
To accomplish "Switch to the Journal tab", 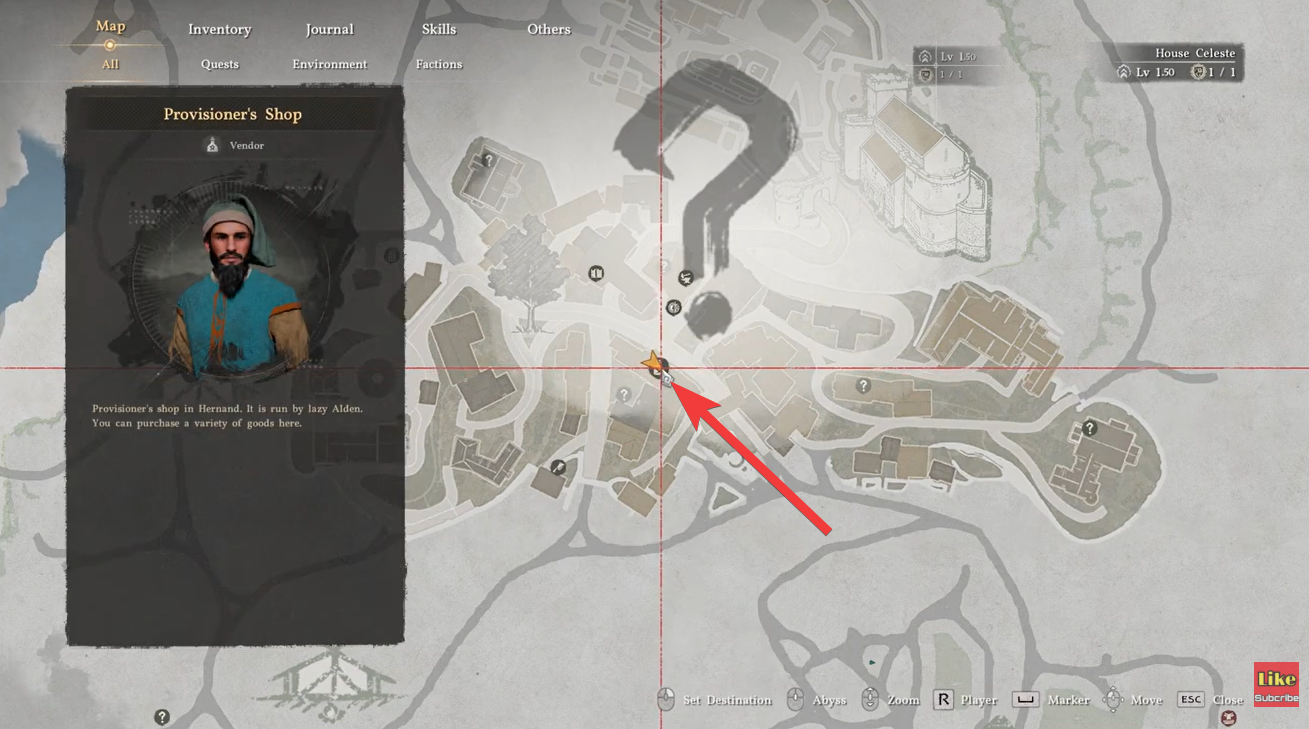I will (x=329, y=29).
